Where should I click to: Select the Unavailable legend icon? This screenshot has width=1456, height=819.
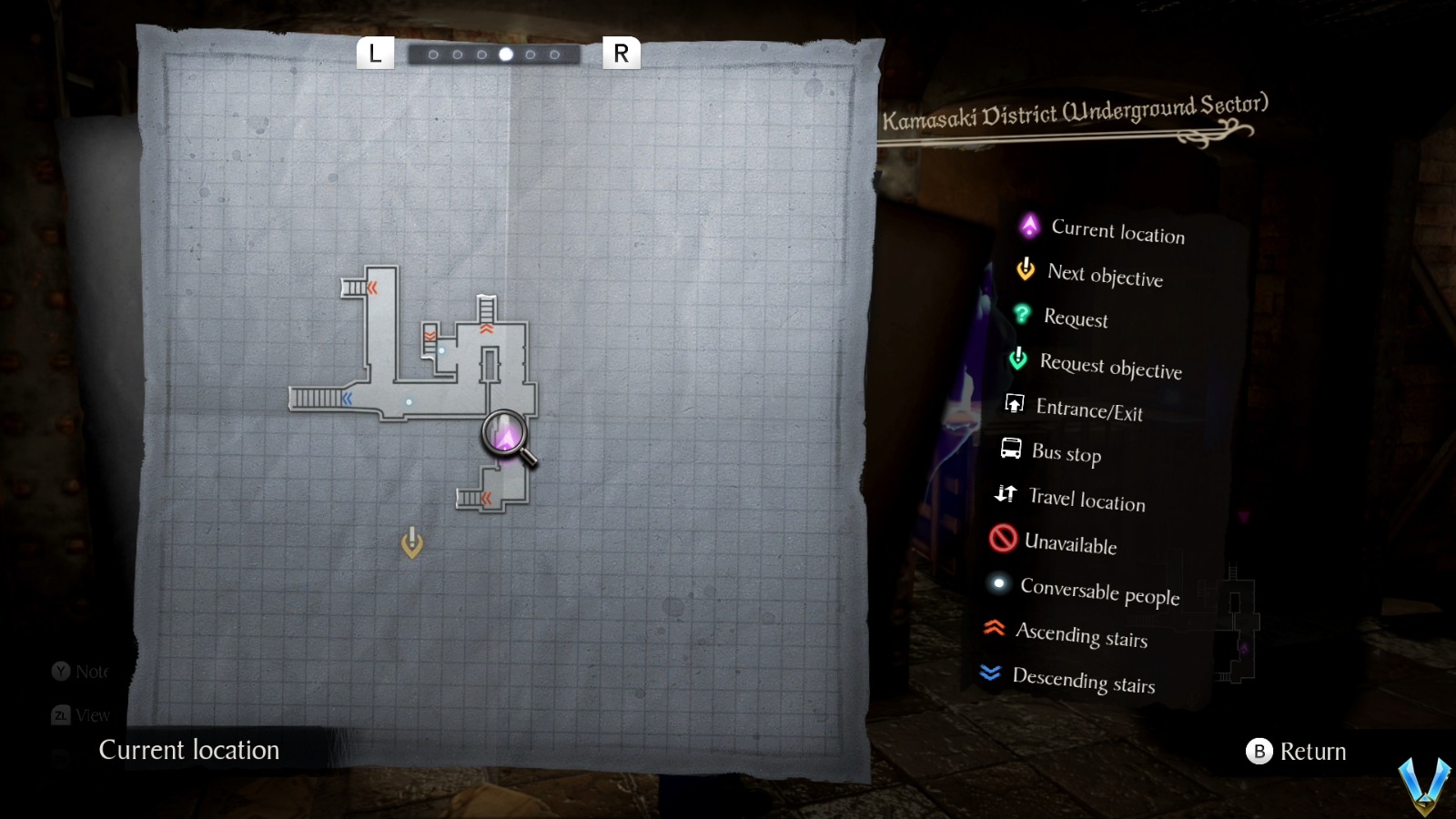pos(1002,539)
